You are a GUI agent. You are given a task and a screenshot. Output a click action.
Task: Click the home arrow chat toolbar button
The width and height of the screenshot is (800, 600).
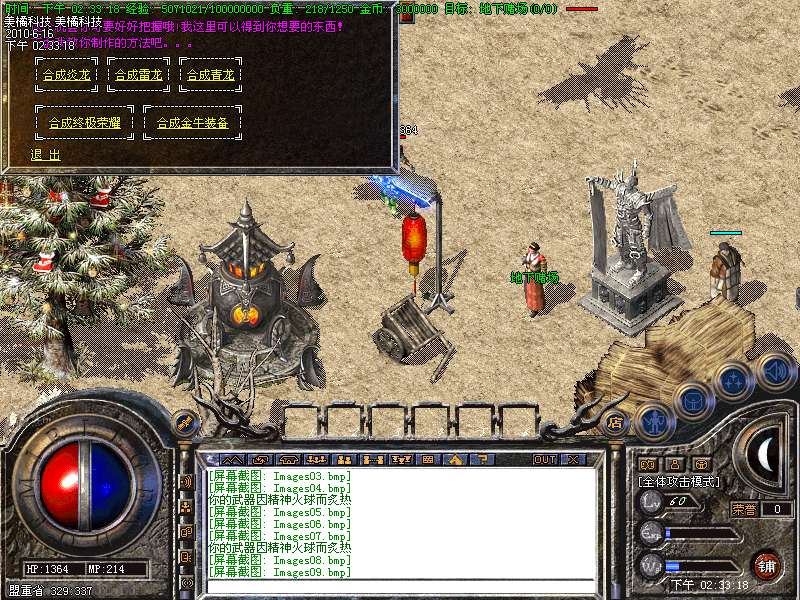click(x=455, y=459)
